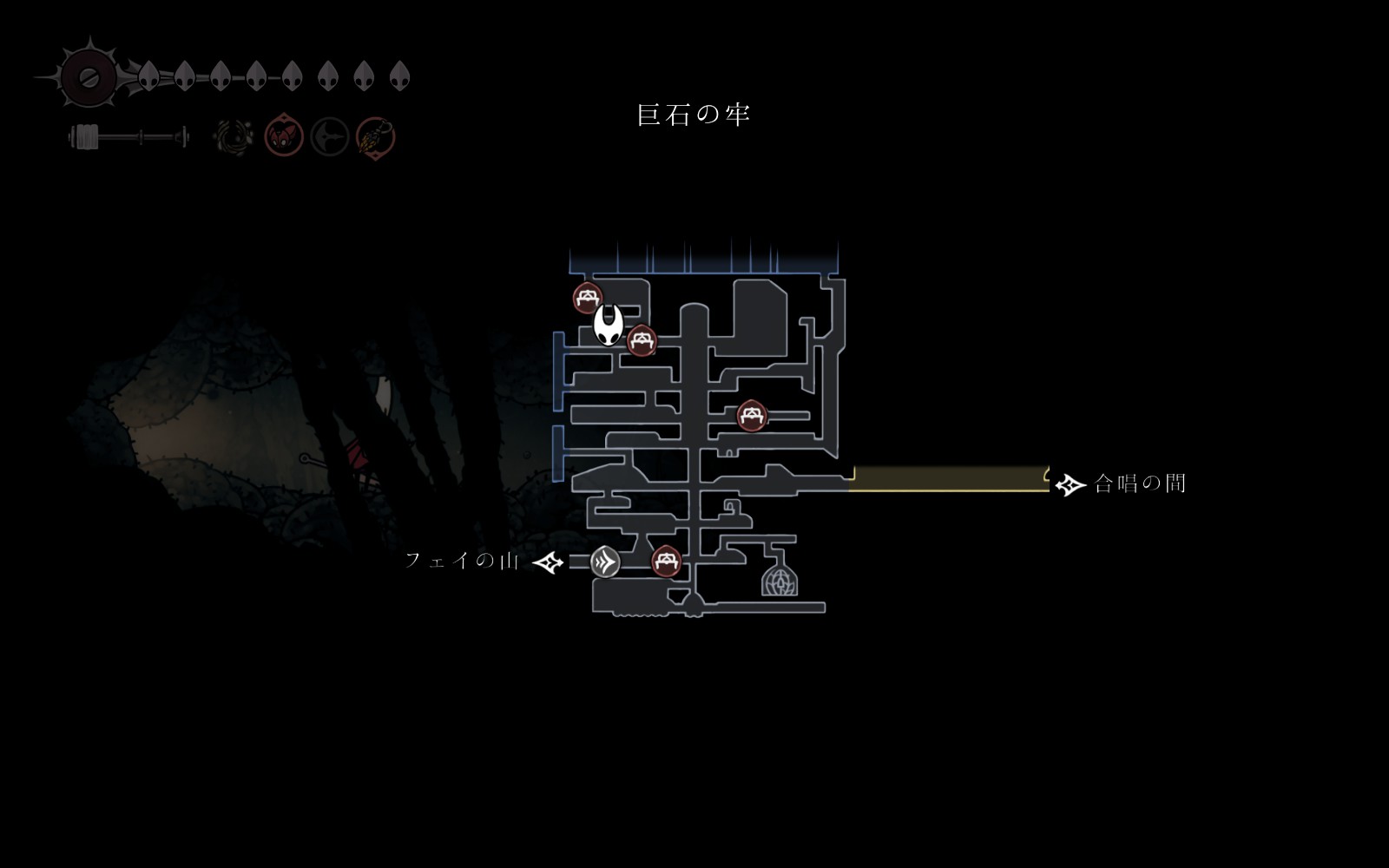Image resolution: width=1389 pixels, height=868 pixels.
Task: Select the grey triple-chevron fast-travel marker
Action: tap(605, 562)
